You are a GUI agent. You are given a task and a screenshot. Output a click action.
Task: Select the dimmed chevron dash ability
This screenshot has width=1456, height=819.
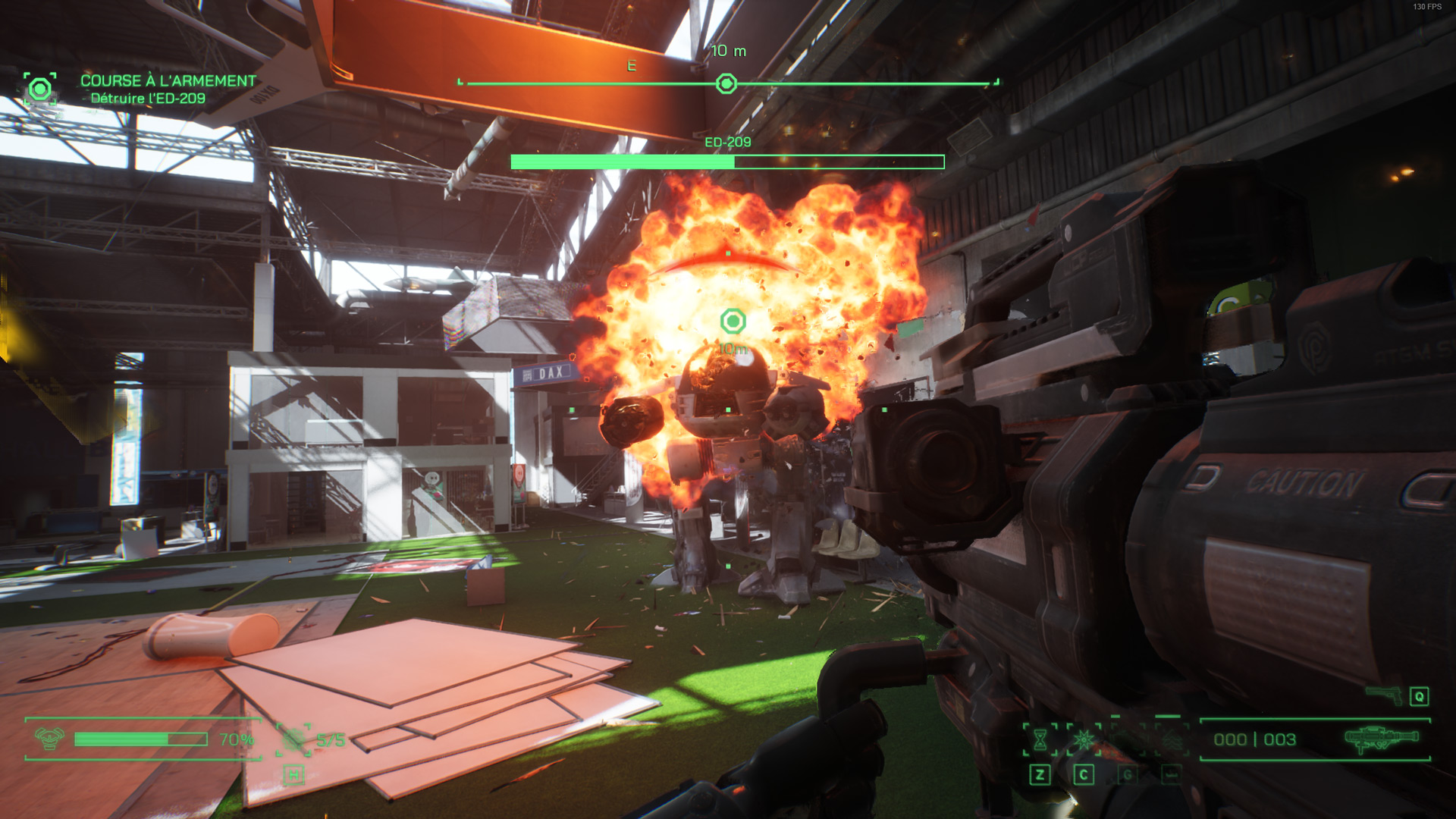(1172, 739)
